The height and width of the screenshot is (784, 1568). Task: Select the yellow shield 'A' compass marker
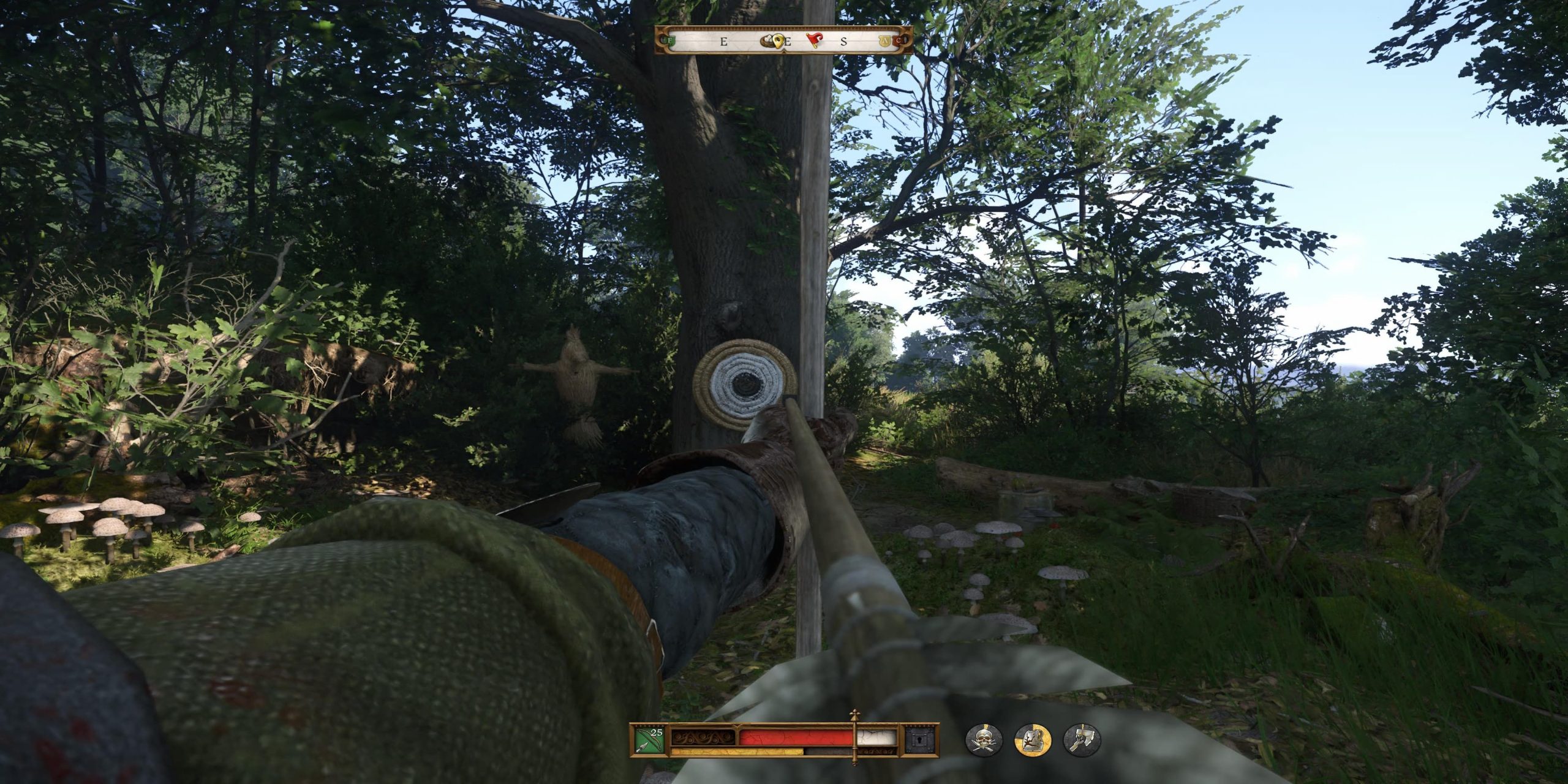(x=885, y=42)
